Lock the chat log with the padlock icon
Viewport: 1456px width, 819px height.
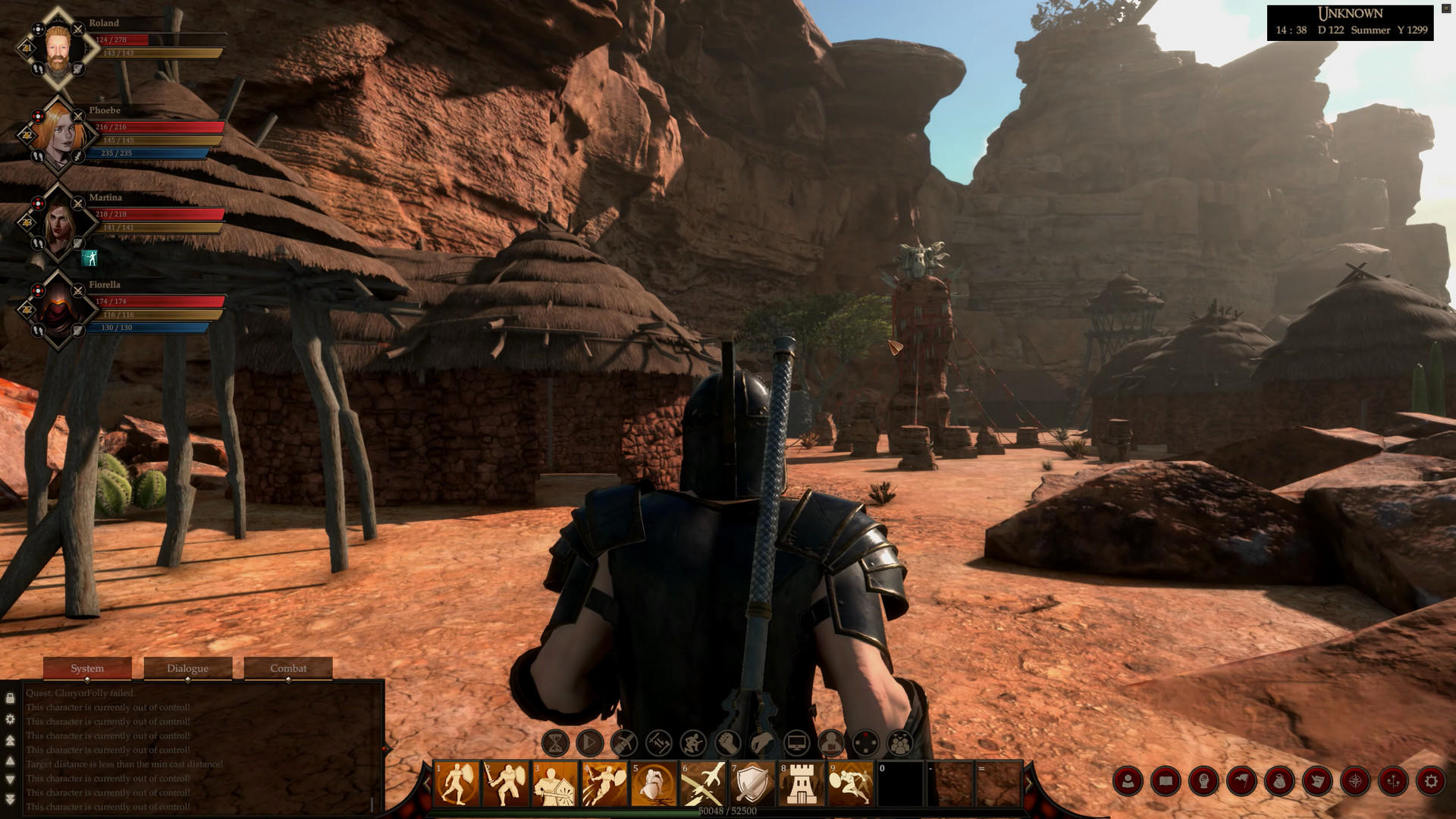point(11,698)
